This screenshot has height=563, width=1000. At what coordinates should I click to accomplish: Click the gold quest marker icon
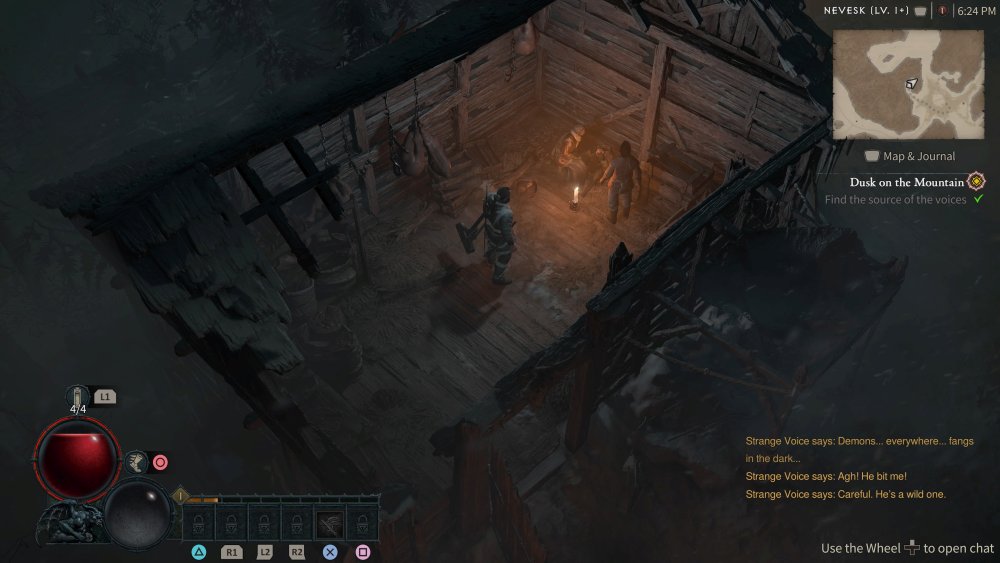click(x=976, y=181)
